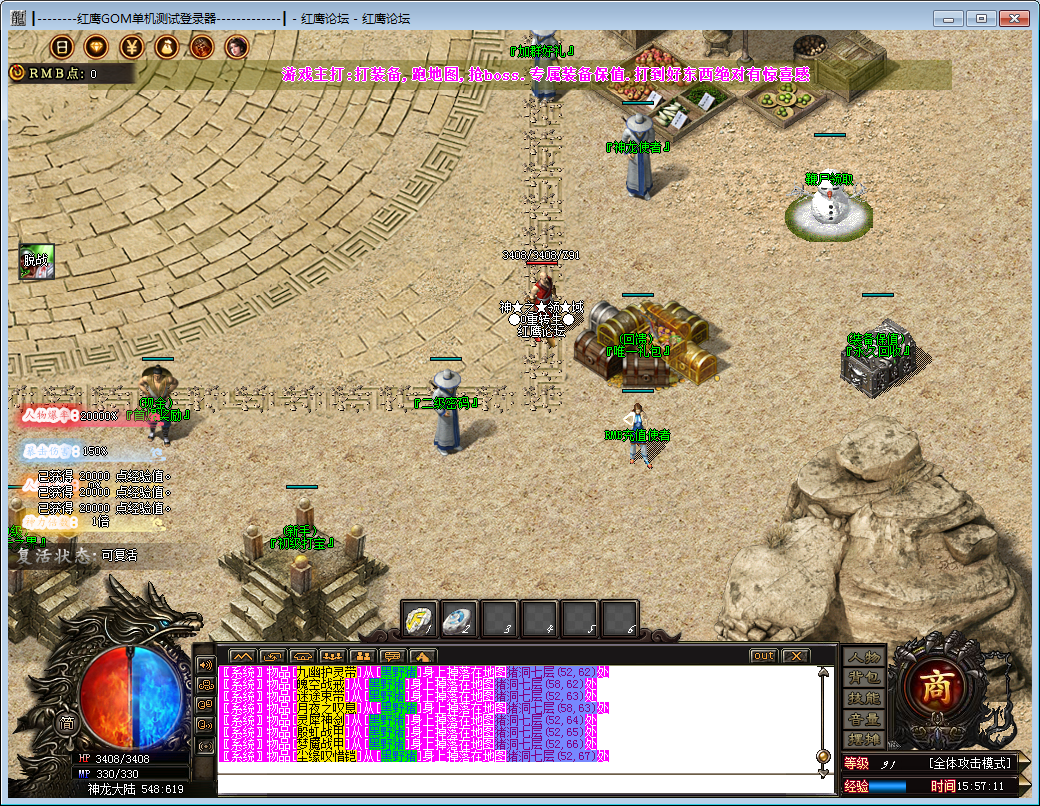Select the female portrait icon

pyautogui.click(x=236, y=46)
